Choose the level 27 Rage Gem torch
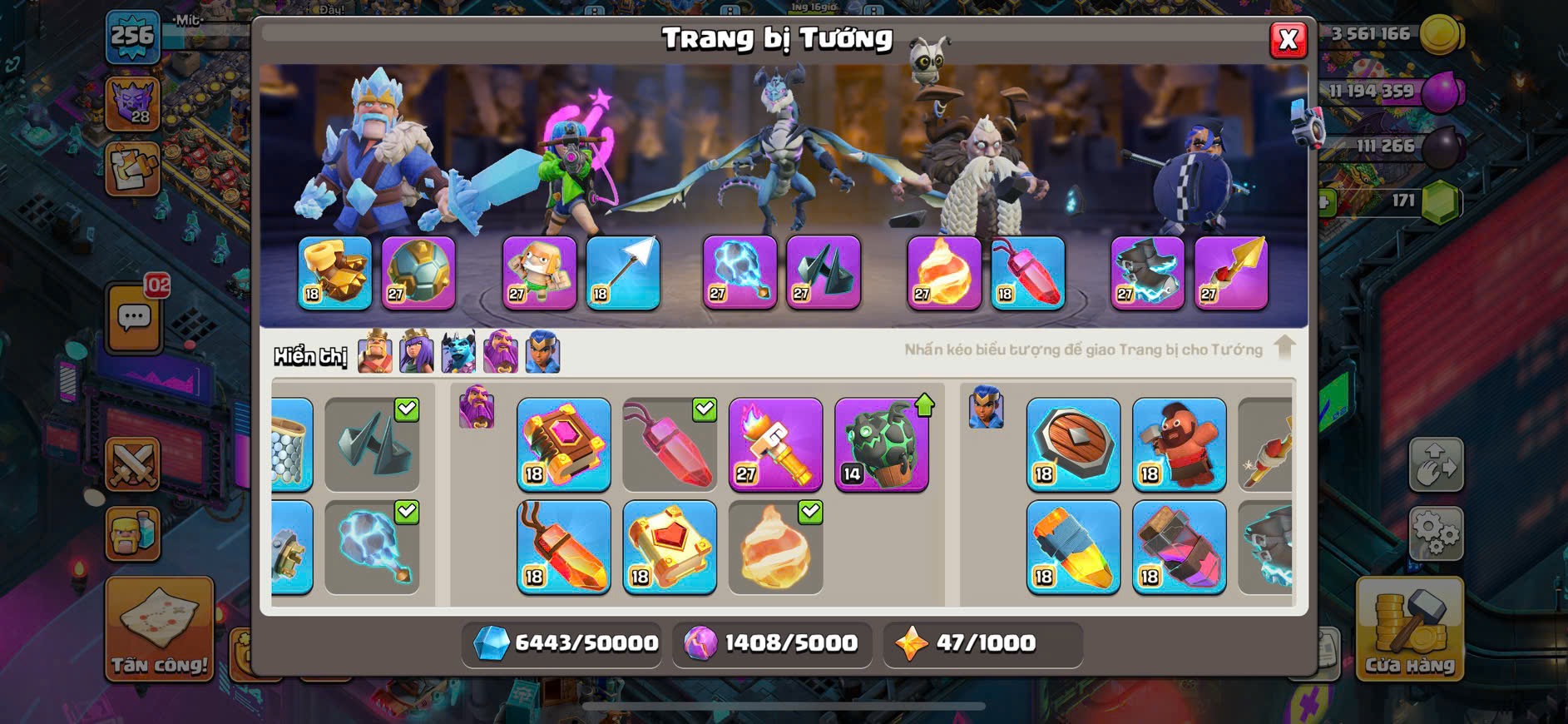This screenshot has height=724, width=1568. (775, 444)
